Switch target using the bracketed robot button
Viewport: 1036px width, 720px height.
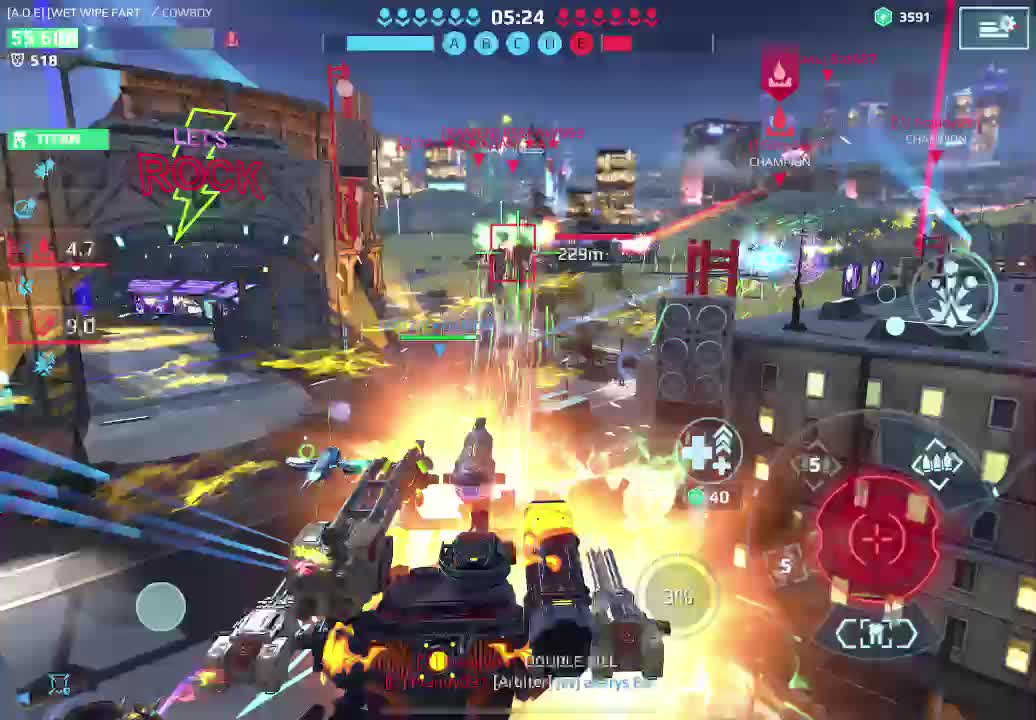pos(876,634)
